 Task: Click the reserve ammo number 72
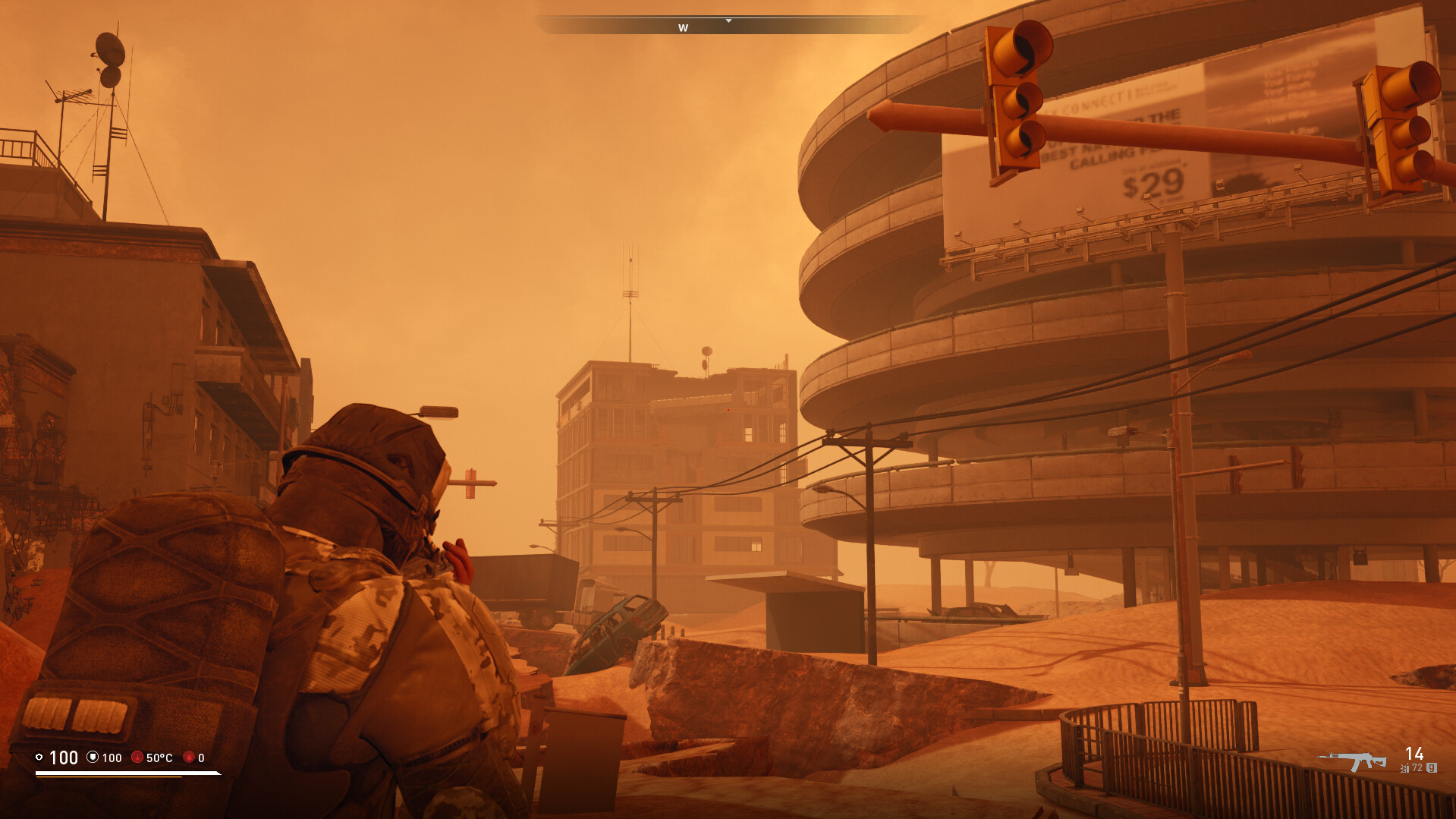(1417, 767)
